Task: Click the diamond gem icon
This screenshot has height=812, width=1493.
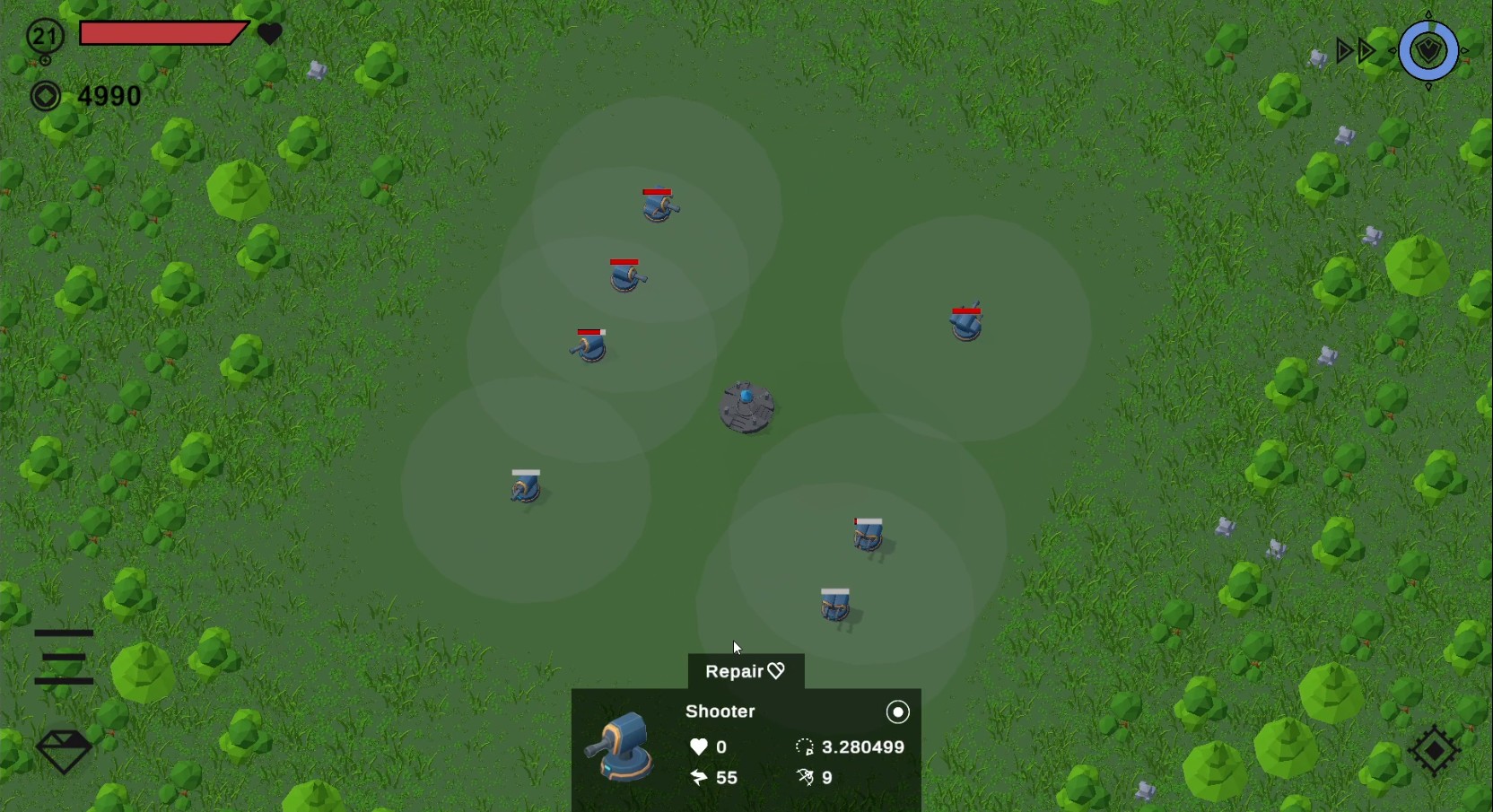Action: click(64, 750)
